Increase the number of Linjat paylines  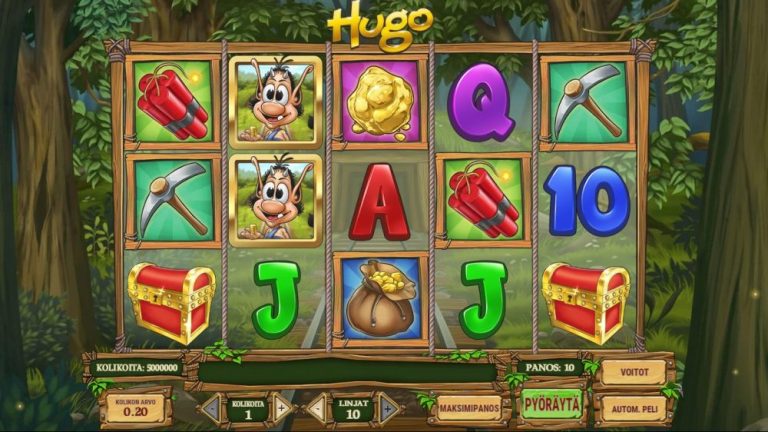pyautogui.click(x=388, y=407)
